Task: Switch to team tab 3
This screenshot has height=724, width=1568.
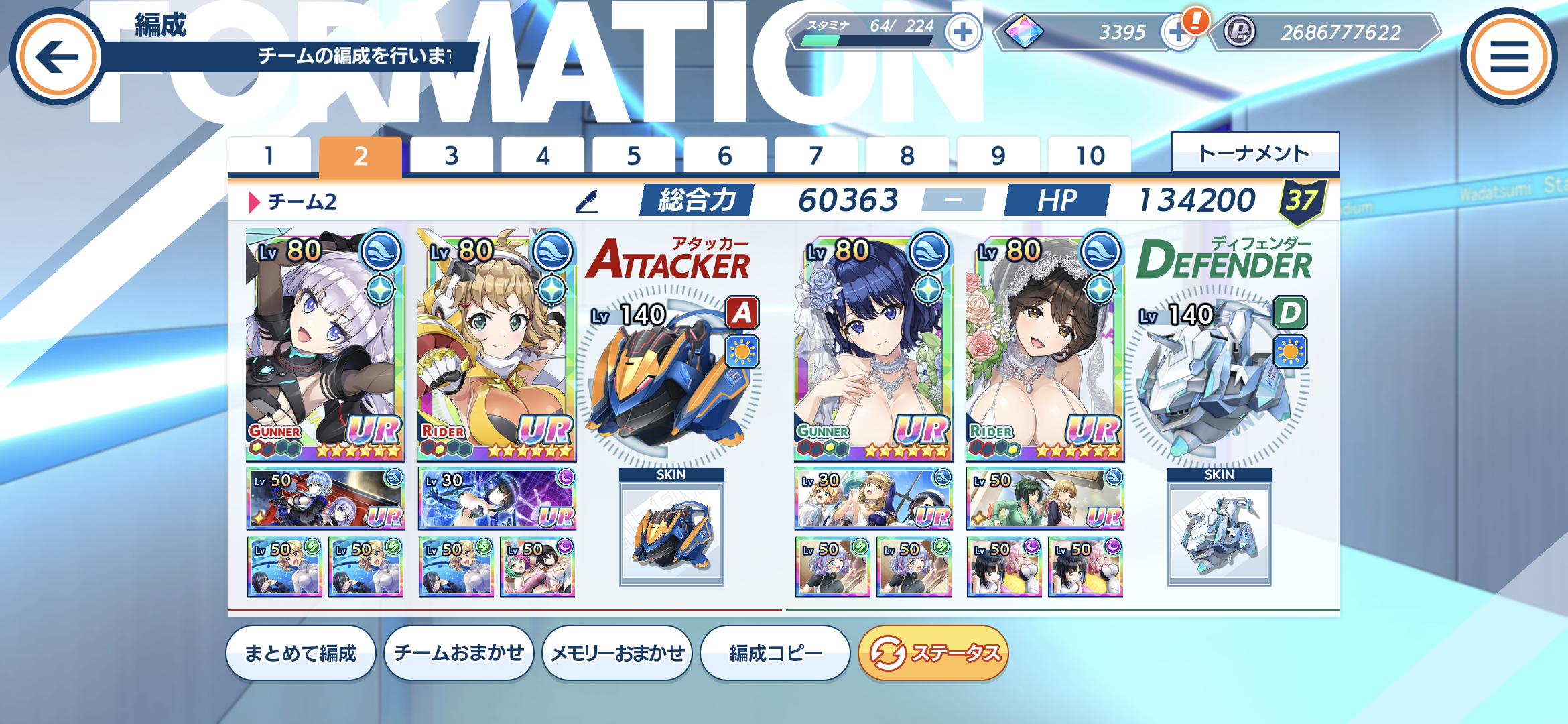Action: pyautogui.click(x=452, y=156)
